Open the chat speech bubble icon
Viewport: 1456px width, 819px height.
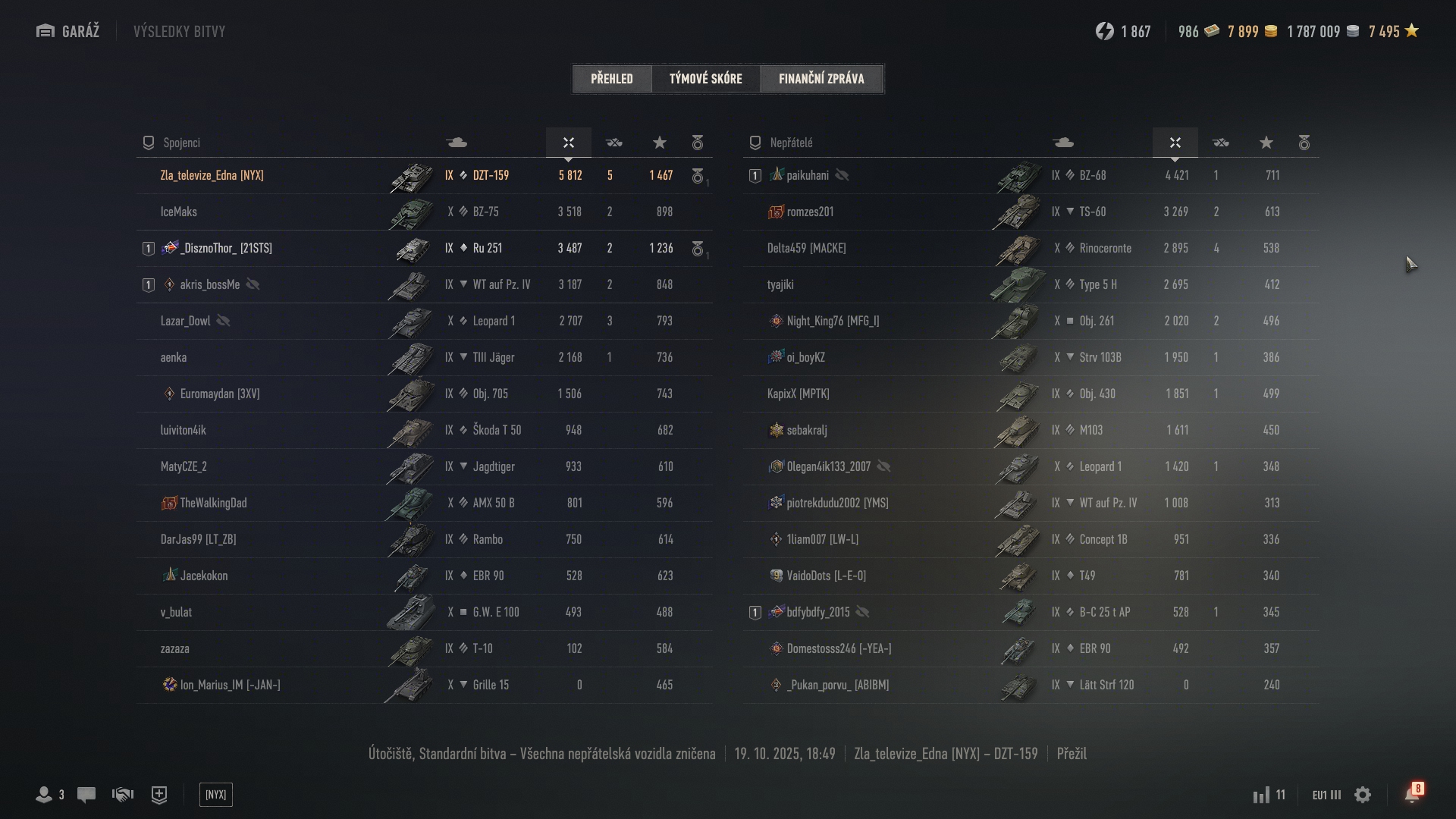point(86,795)
